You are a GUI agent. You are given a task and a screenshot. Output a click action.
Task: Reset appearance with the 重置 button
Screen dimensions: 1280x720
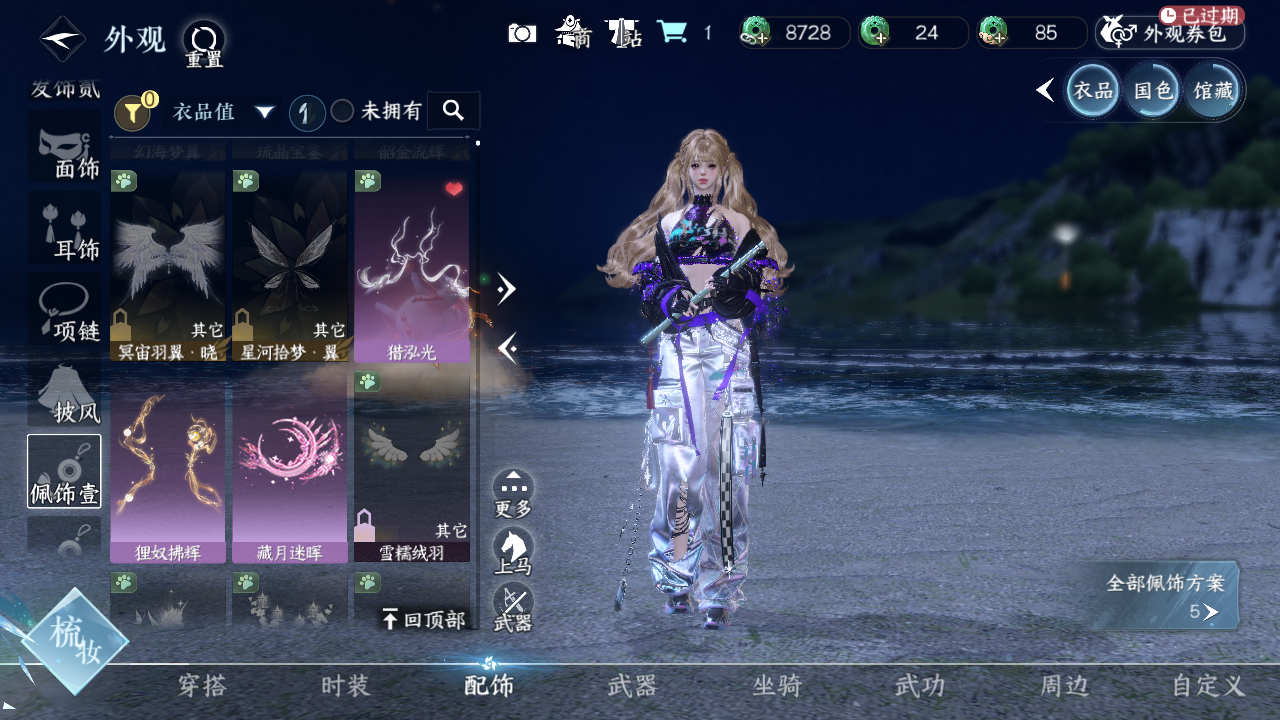click(204, 42)
